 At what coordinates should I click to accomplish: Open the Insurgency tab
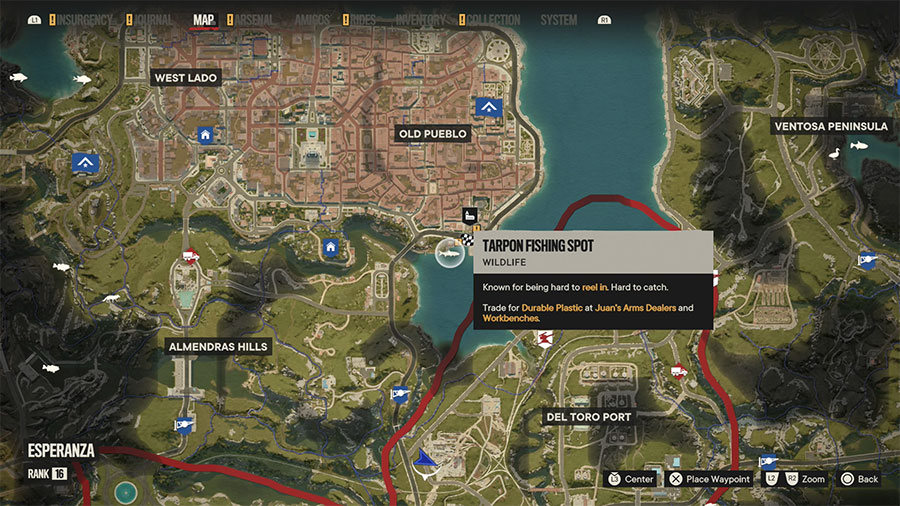[88, 20]
